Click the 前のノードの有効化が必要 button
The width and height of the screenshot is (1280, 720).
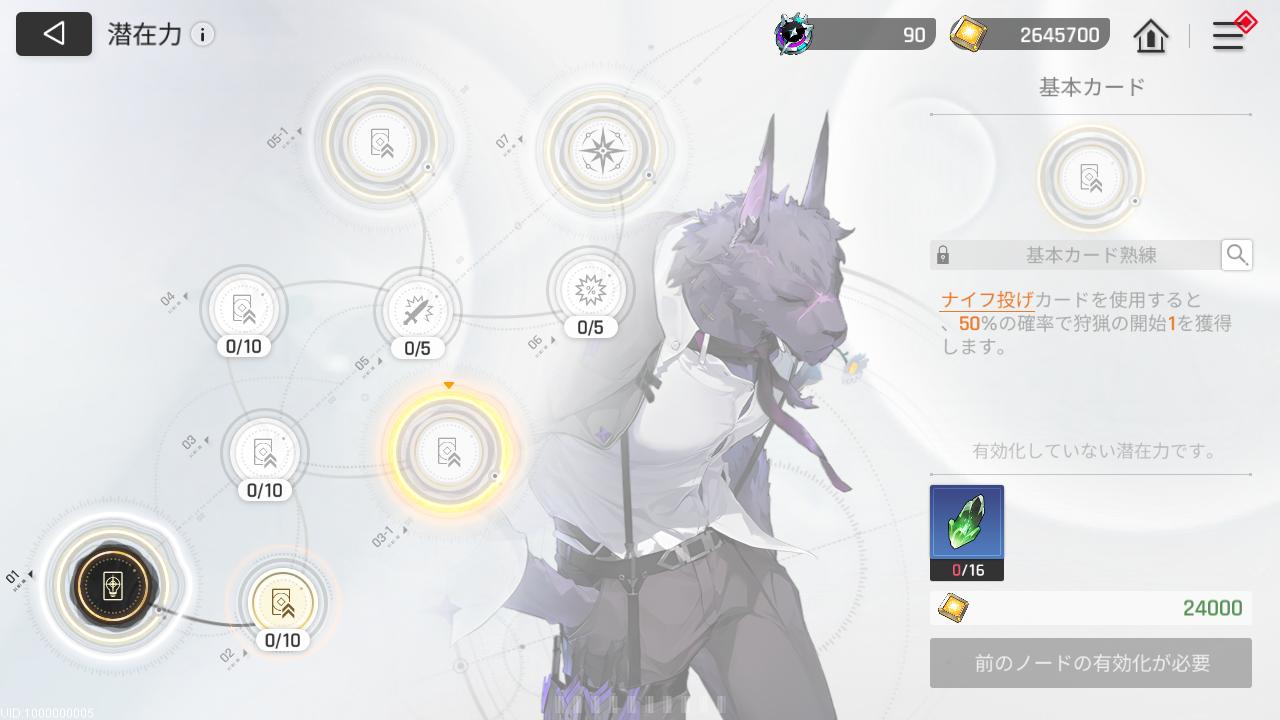(1091, 663)
